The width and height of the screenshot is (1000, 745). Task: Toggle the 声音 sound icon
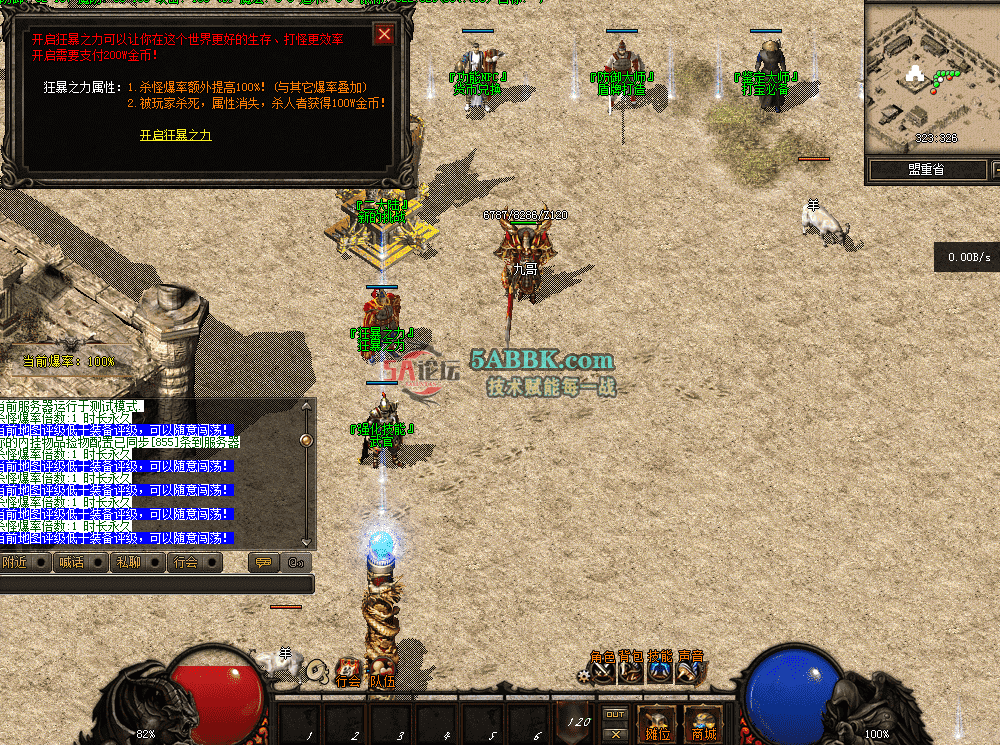[x=690, y=668]
